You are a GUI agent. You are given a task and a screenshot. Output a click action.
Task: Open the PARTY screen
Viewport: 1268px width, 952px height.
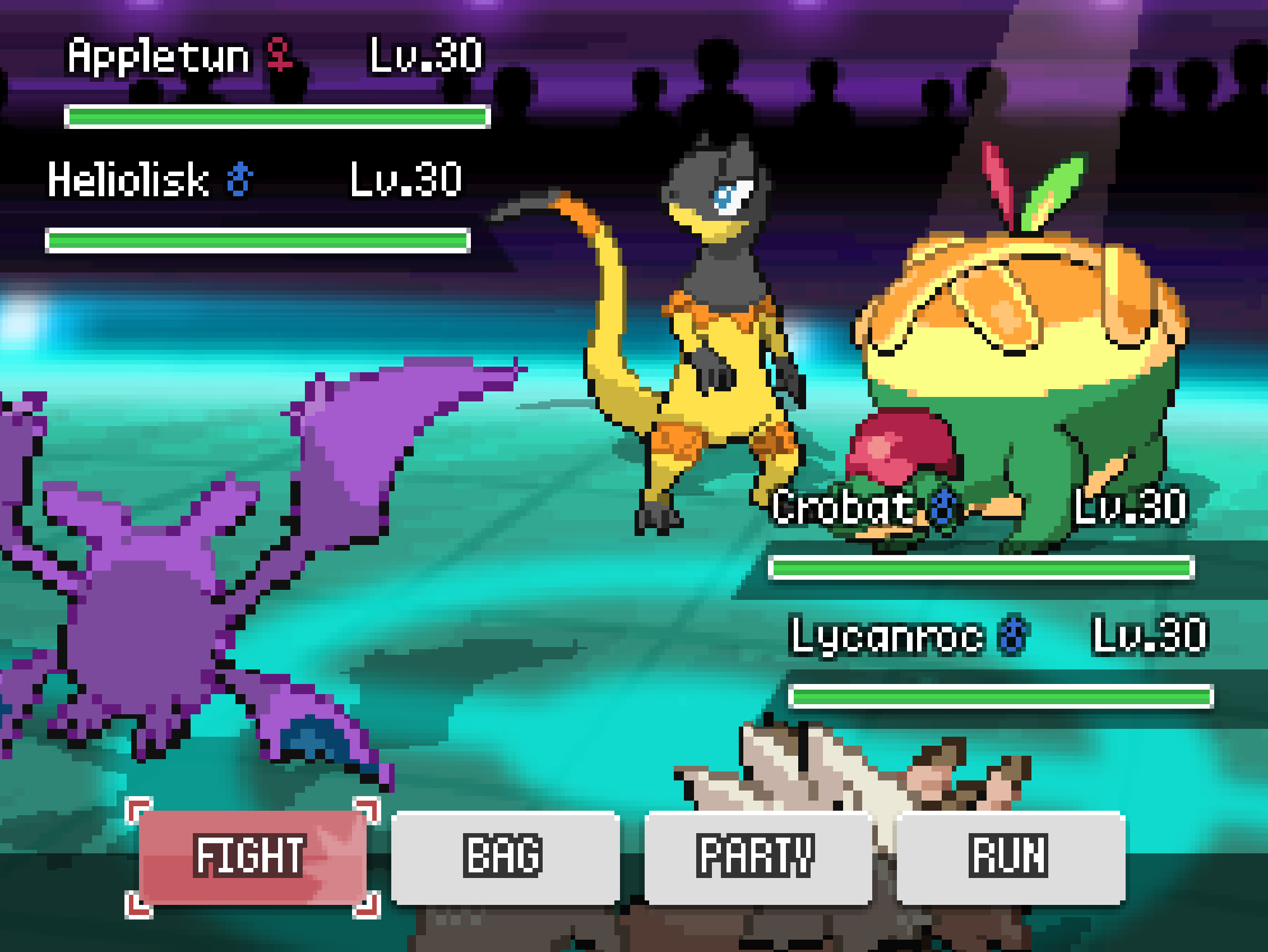(757, 857)
